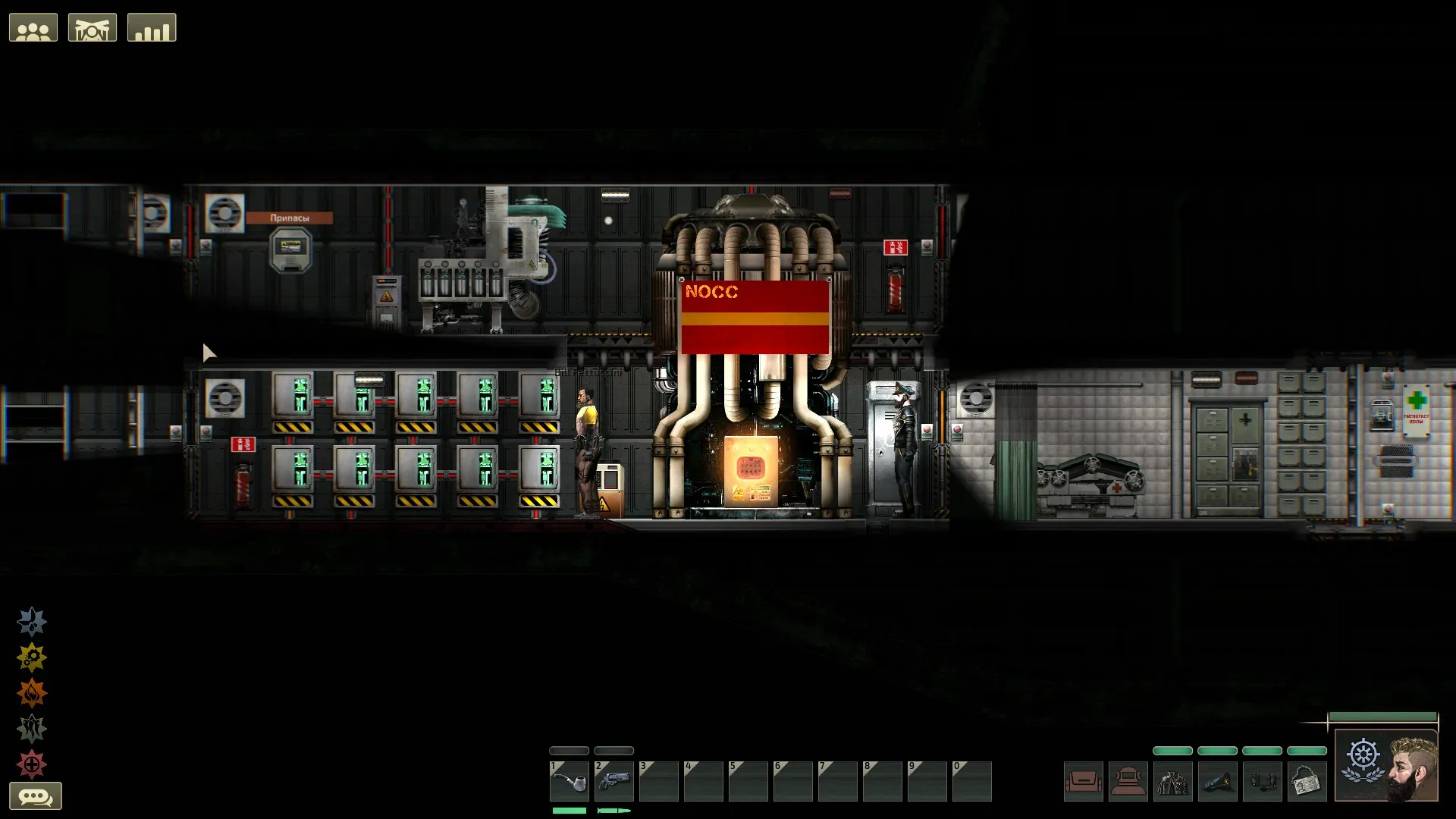Report fire with the orange flame icon
Screen dimensions: 1456x819
32,693
